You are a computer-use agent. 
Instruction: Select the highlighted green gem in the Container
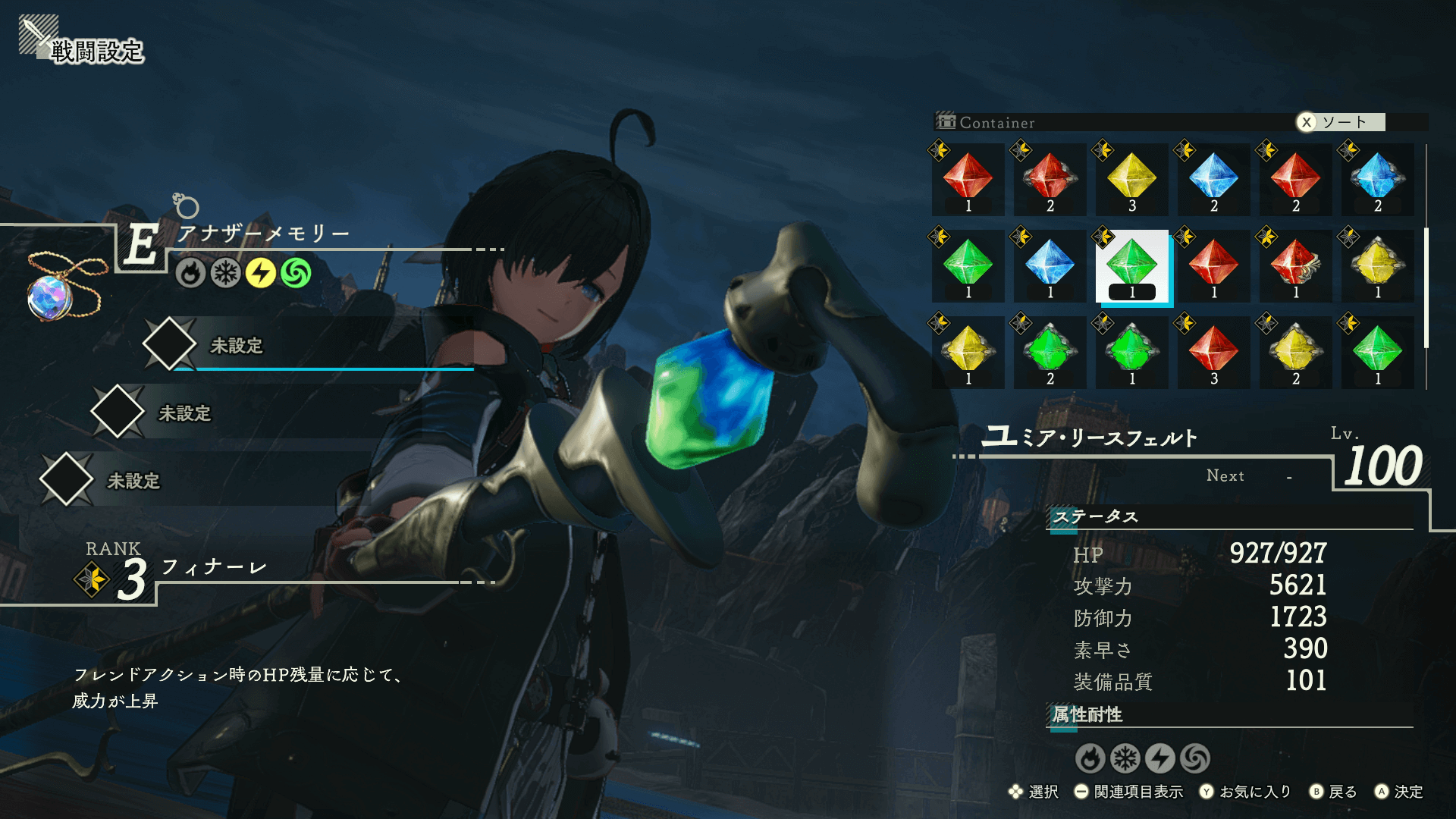(1131, 267)
